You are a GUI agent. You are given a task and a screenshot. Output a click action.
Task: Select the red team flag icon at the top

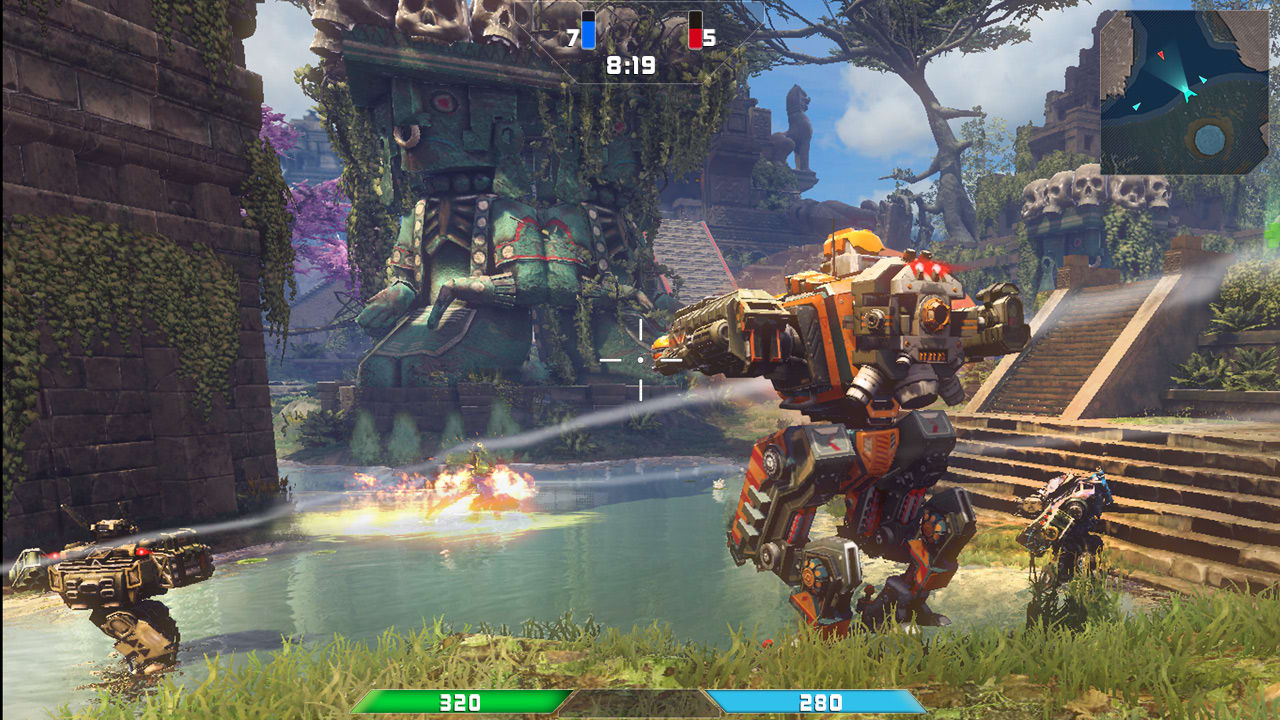coord(696,30)
